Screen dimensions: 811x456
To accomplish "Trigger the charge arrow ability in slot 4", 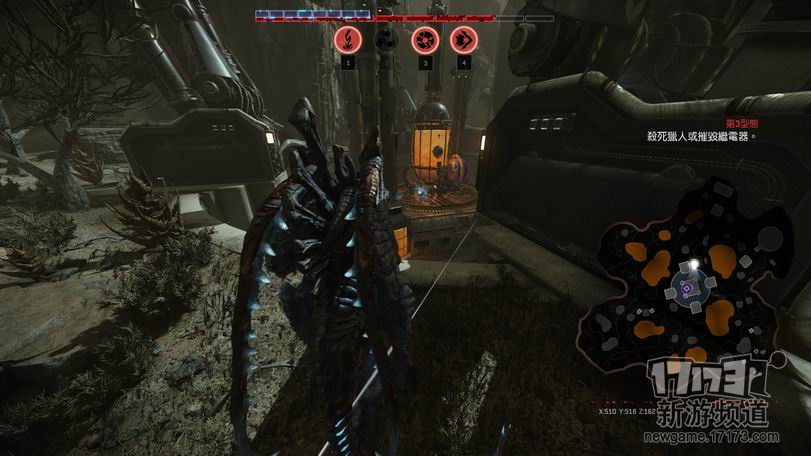I will click(462, 39).
